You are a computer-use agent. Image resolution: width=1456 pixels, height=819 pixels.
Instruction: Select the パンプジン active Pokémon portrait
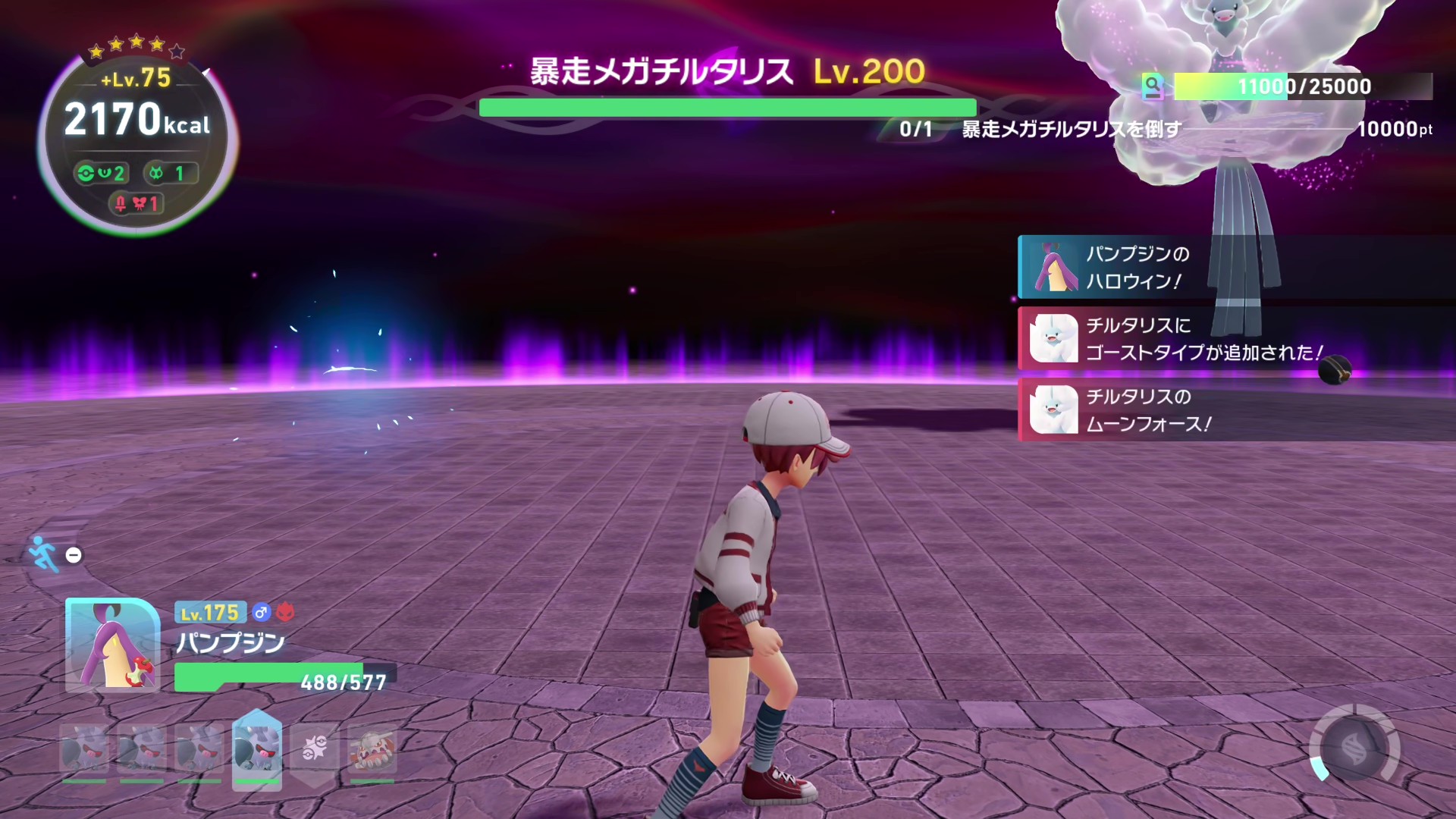(x=112, y=645)
